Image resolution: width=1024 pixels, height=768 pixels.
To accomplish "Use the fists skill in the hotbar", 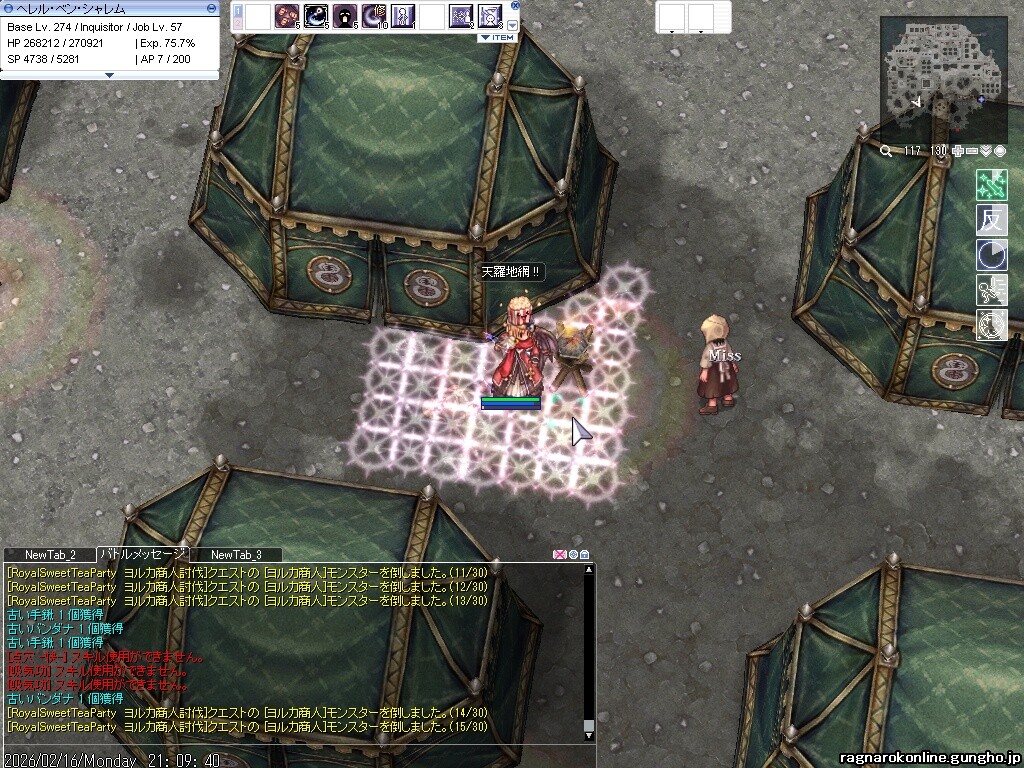I will point(286,16).
